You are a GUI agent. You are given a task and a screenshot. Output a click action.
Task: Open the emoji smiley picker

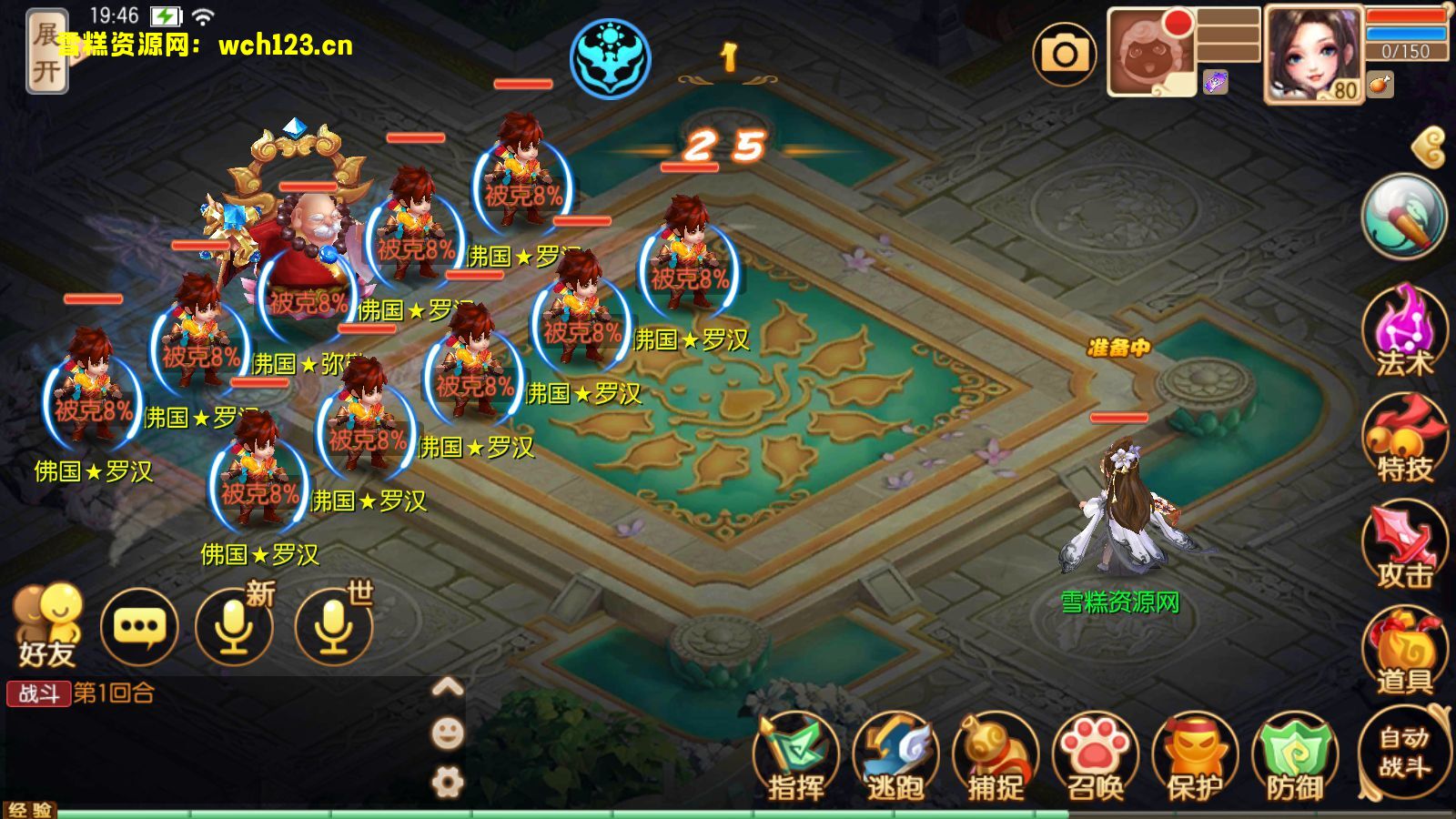[447, 733]
